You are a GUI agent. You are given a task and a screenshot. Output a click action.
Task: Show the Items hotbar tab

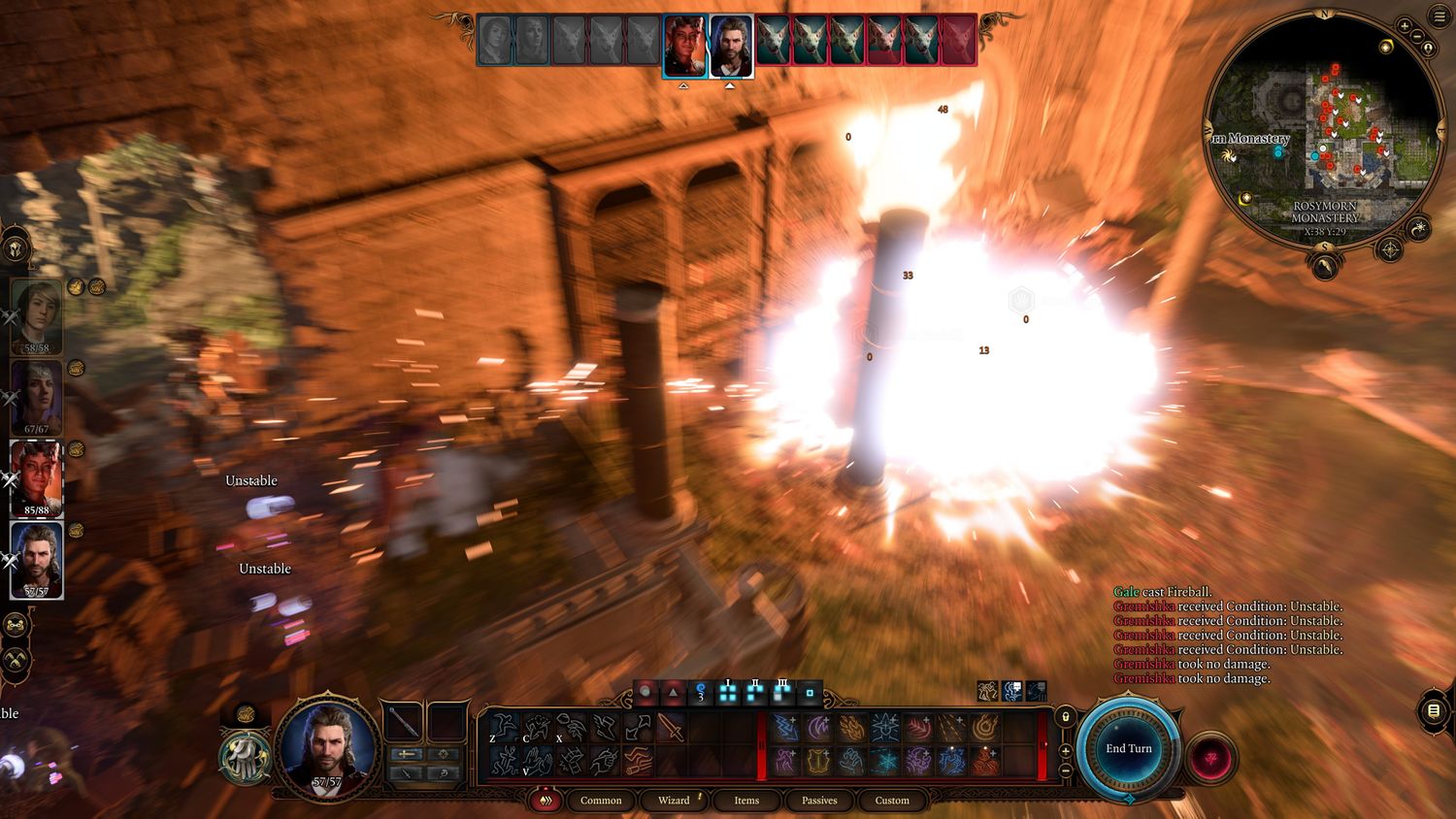tap(746, 801)
